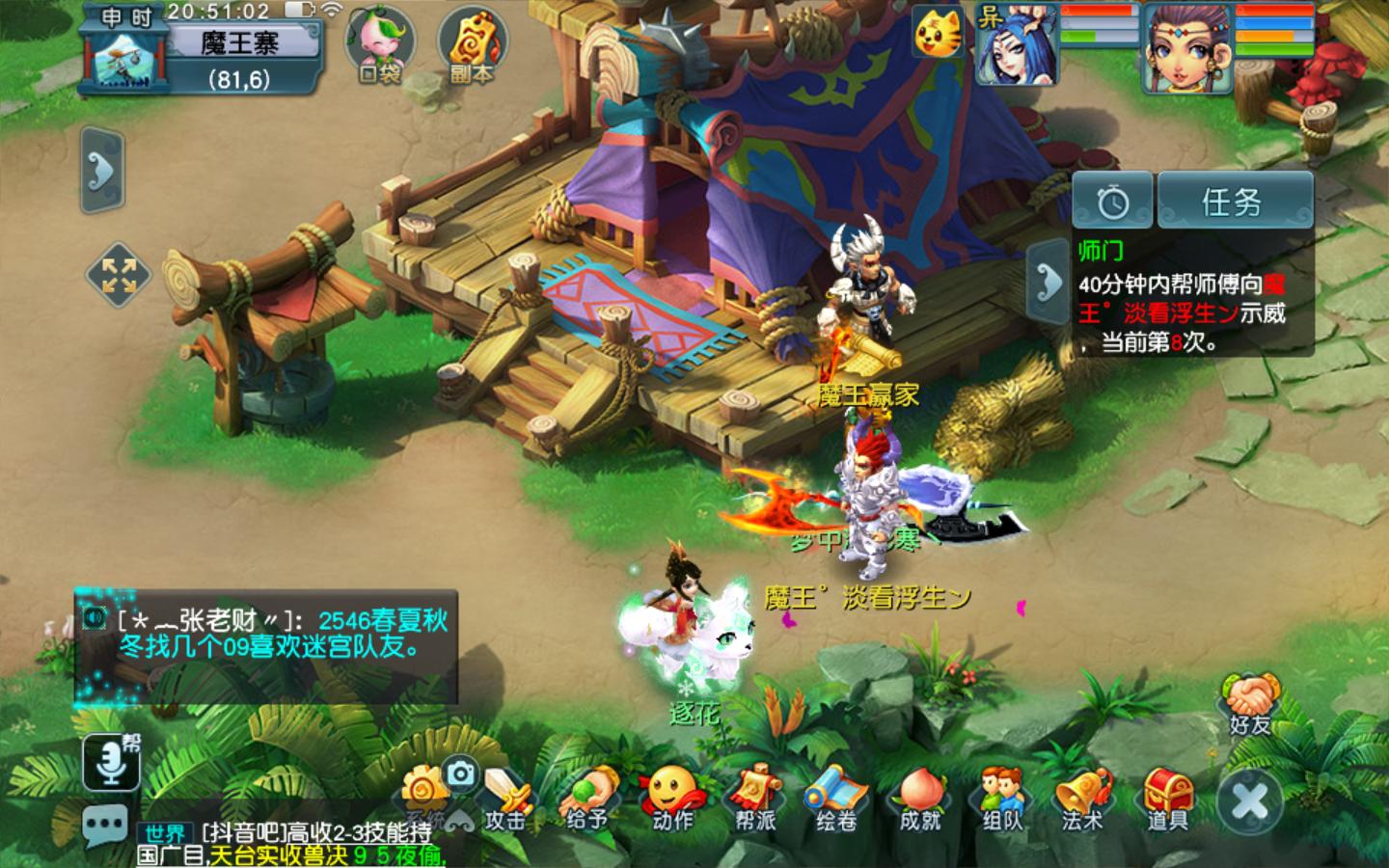Select the blue-haired pet portrait
1389x868 pixels.
1015,46
